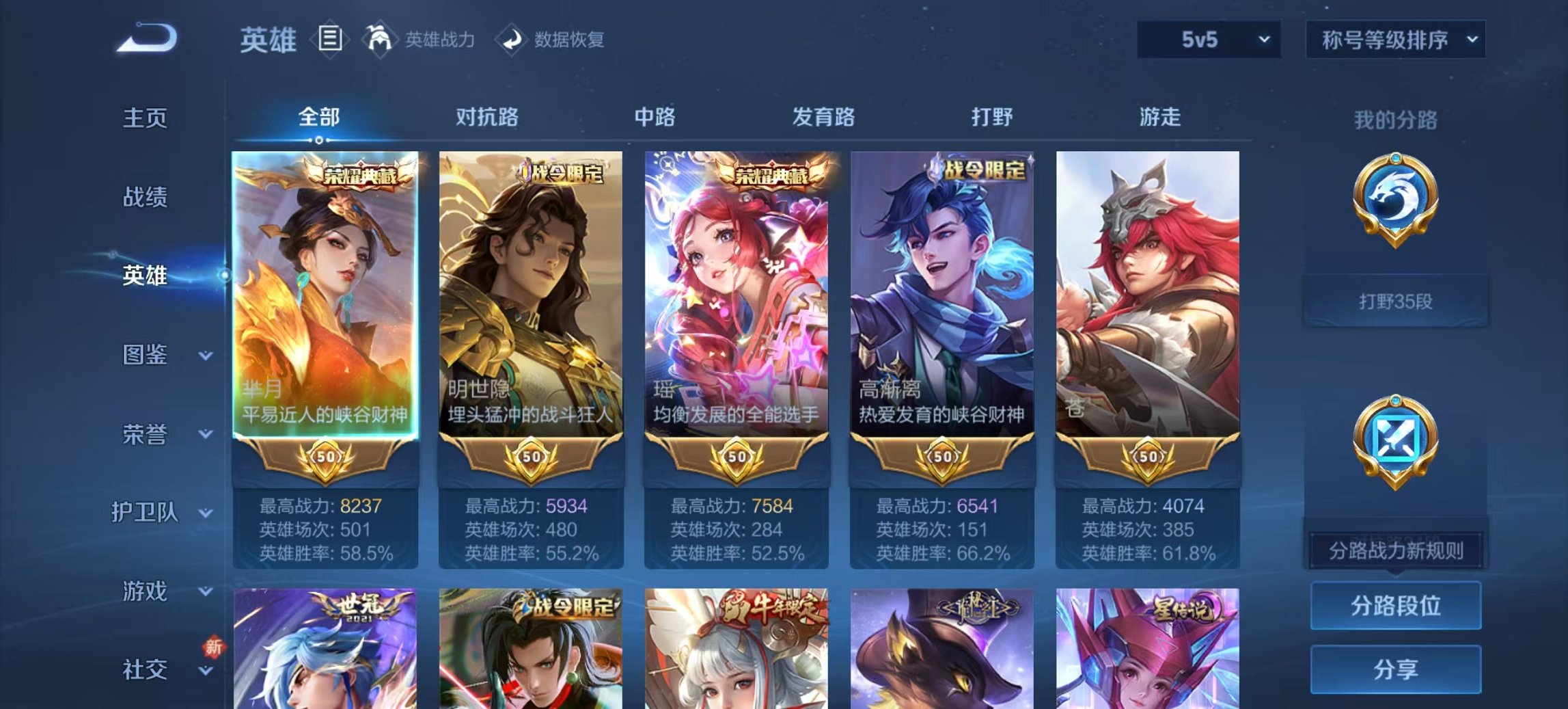Click the 分路段位 button
This screenshot has height=709, width=1568.
(1396, 607)
